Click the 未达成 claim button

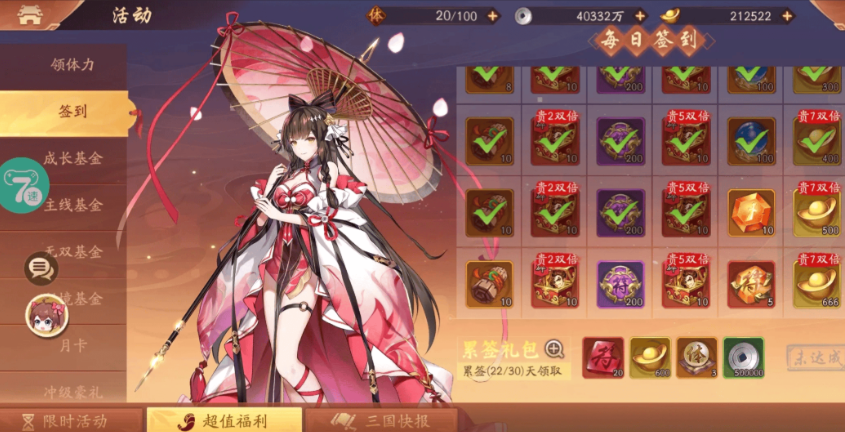coord(813,357)
